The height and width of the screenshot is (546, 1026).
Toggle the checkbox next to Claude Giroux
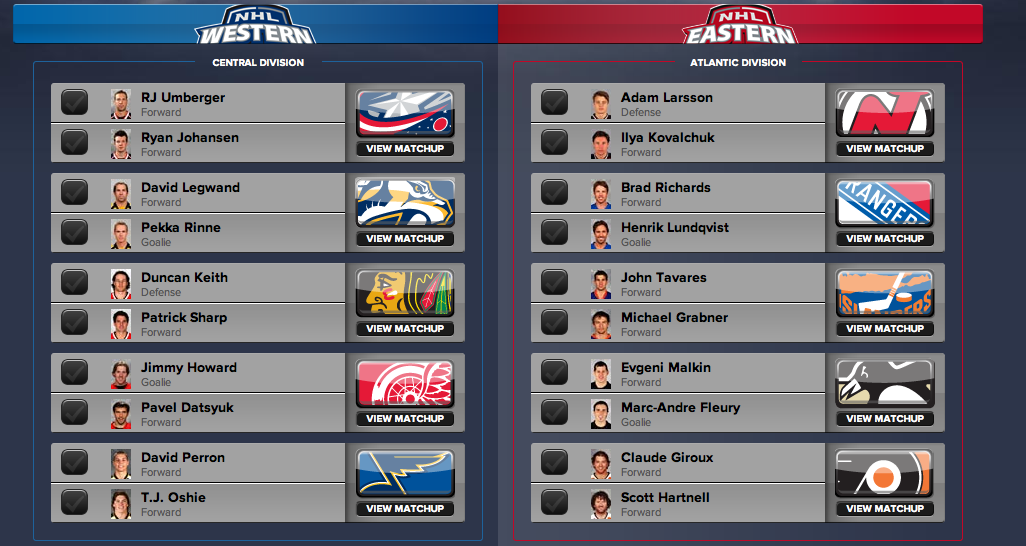554,463
